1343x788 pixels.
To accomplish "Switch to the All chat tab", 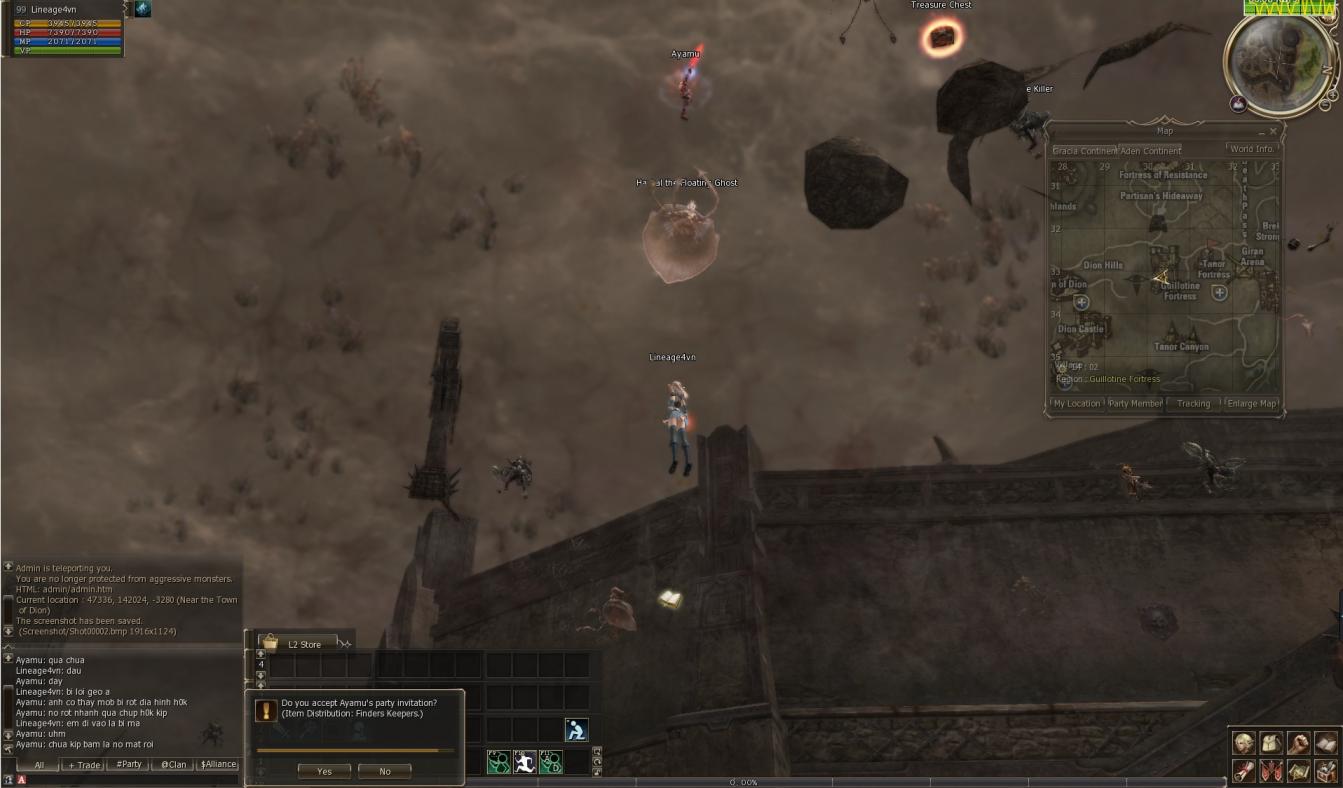I will coord(39,765).
